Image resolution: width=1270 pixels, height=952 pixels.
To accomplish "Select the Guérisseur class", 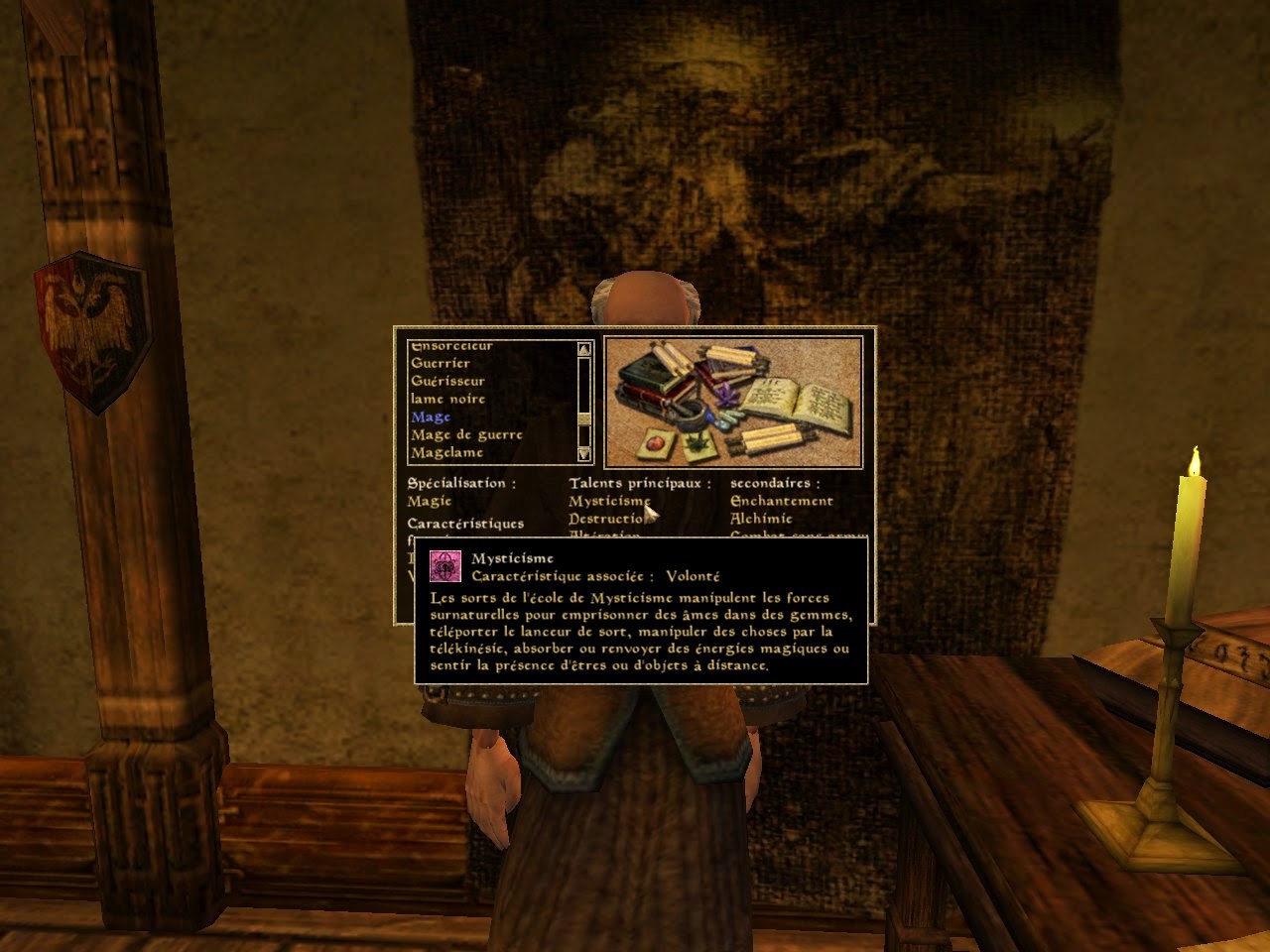I will 448,381.
